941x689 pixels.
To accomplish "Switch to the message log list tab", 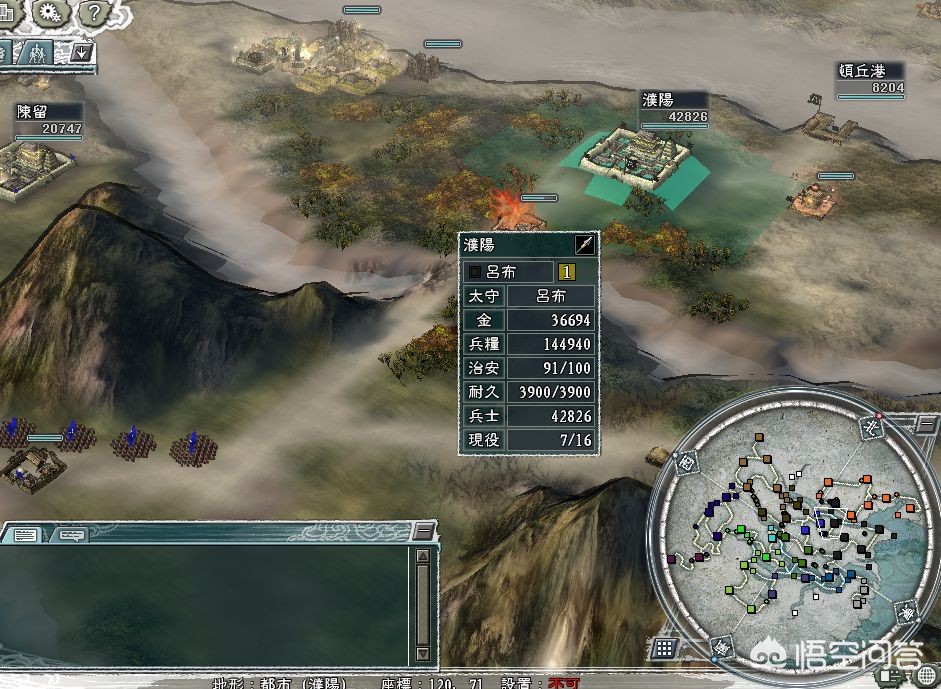I will coord(25,535).
